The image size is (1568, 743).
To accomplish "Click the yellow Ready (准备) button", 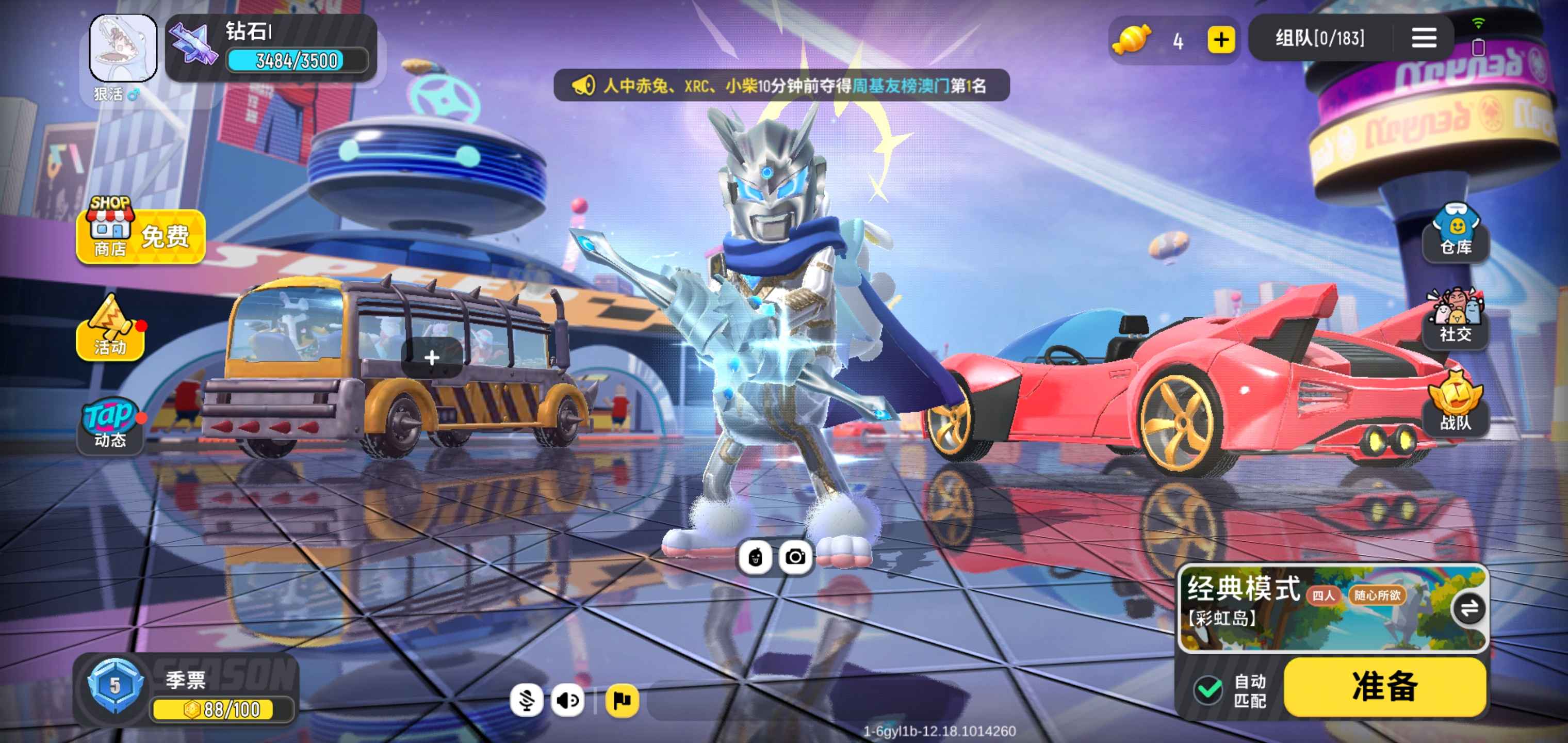I will [x=1385, y=686].
